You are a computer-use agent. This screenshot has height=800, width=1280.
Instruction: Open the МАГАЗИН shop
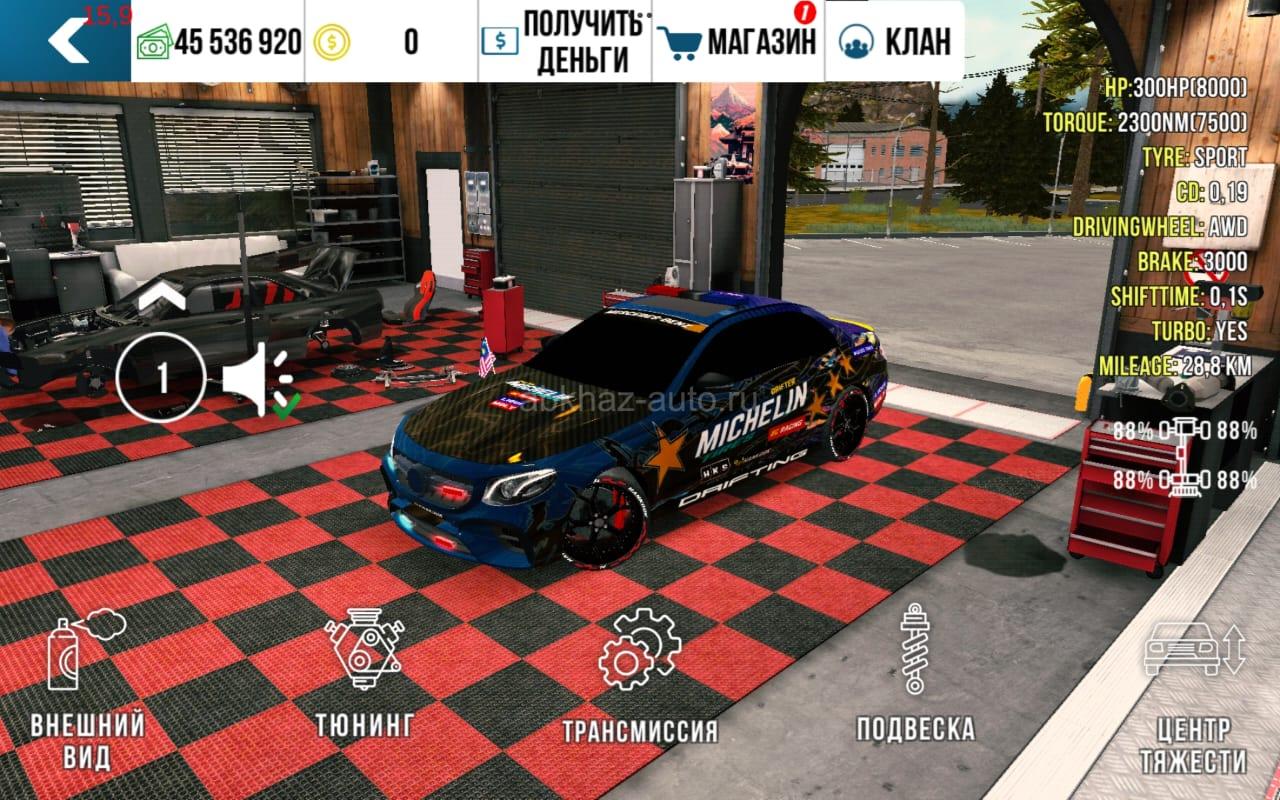point(738,42)
